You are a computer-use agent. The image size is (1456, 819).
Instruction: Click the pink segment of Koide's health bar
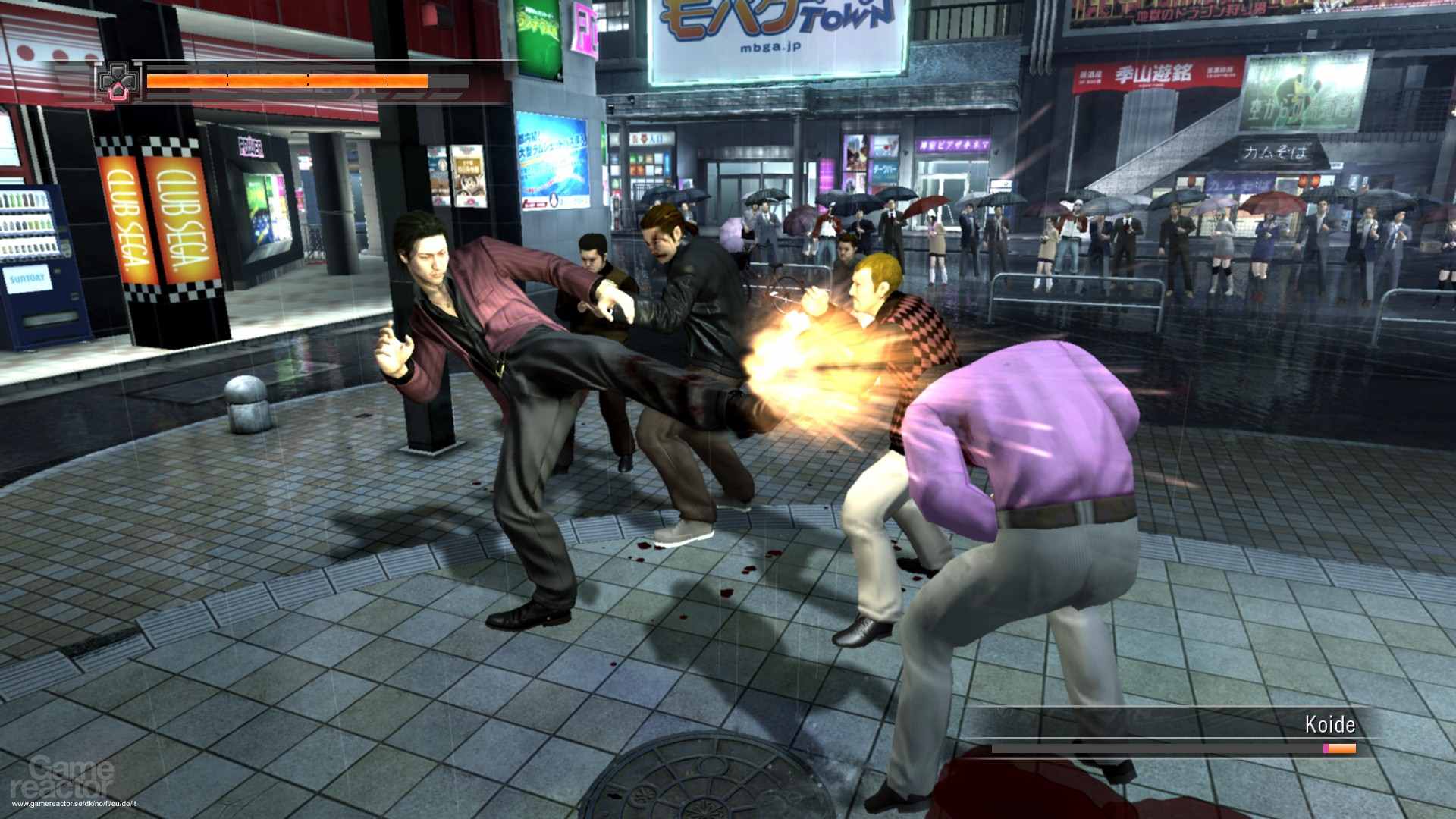coord(1326,748)
